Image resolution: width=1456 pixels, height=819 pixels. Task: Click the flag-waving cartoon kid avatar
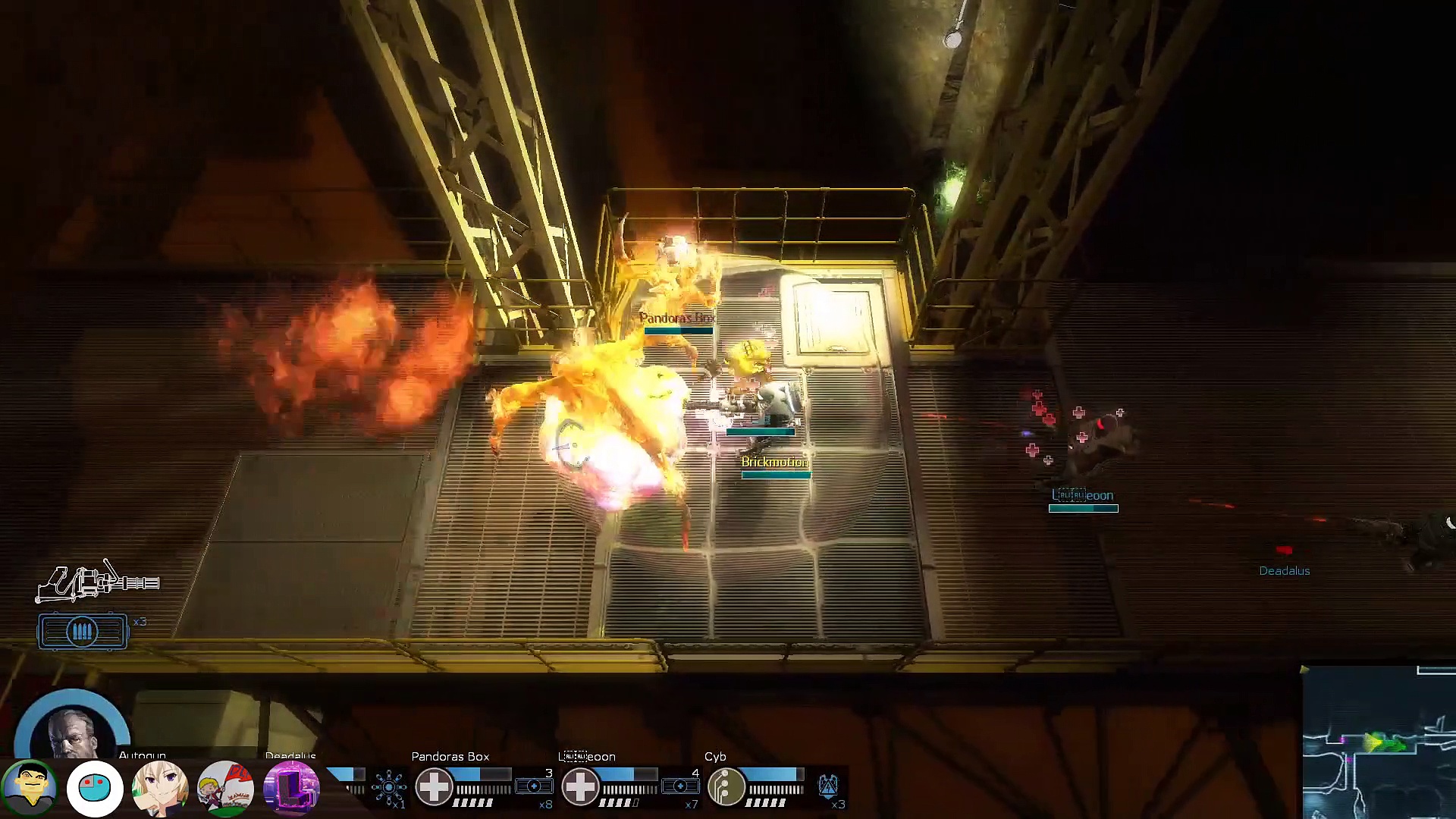click(x=225, y=789)
